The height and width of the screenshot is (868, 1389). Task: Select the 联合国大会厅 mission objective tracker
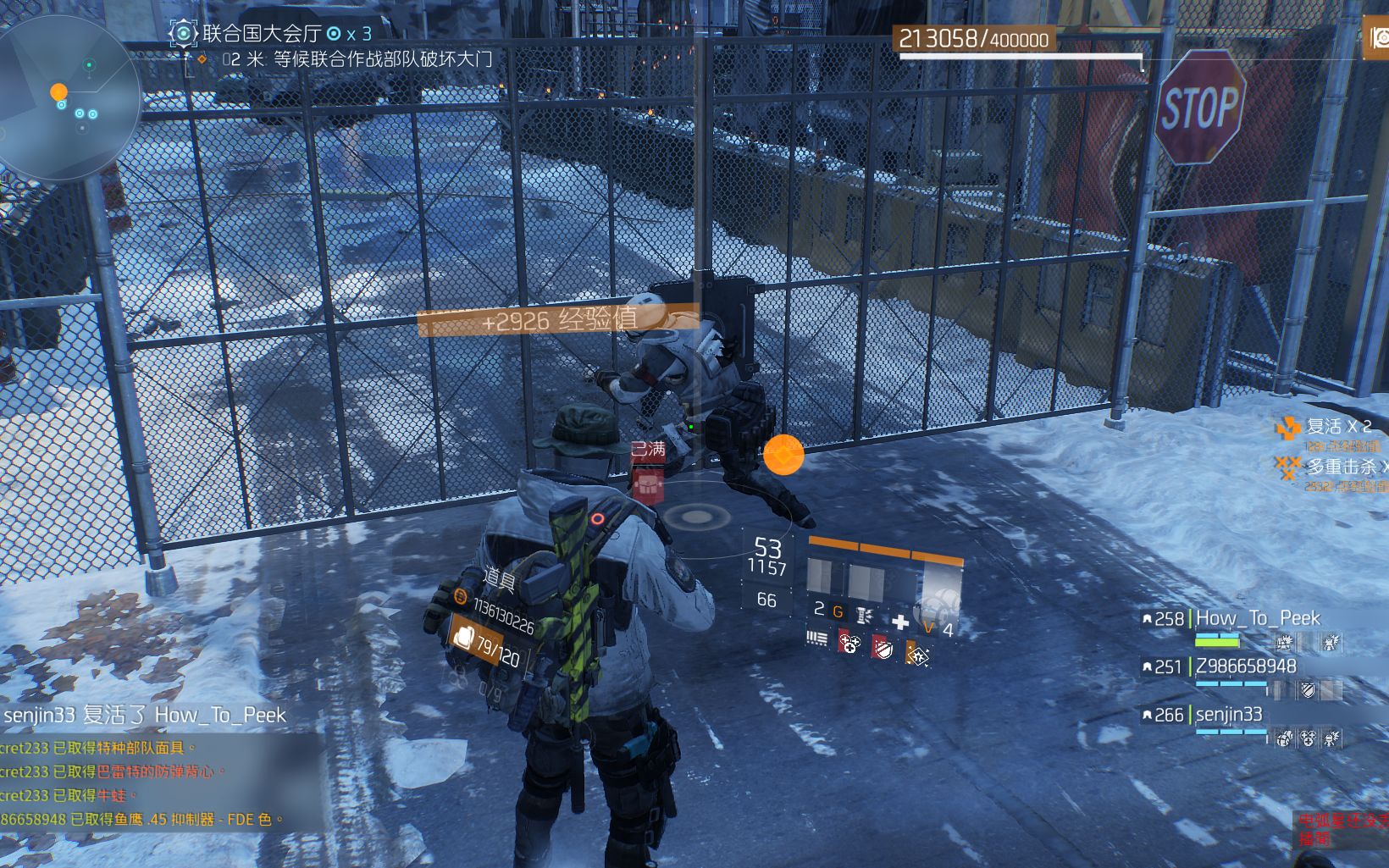tap(261, 34)
